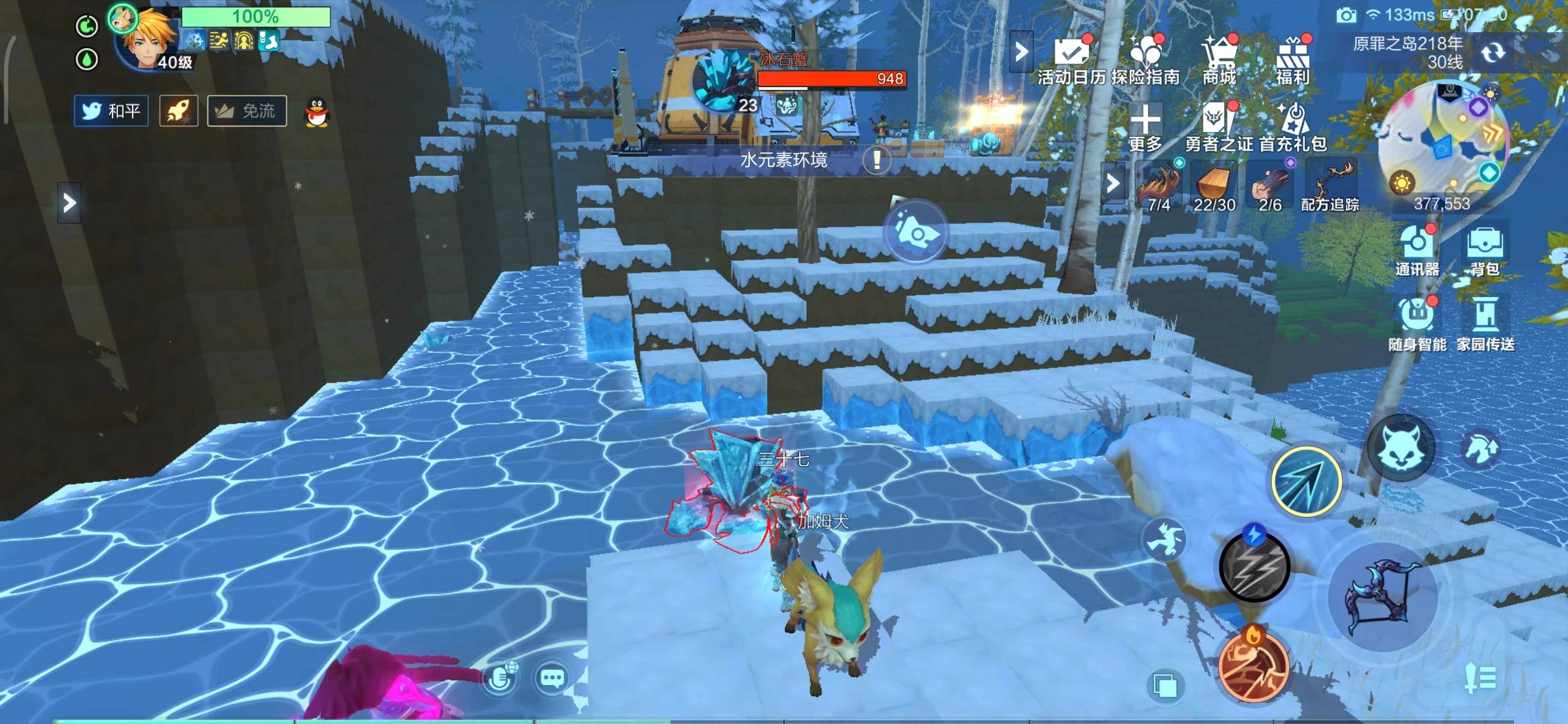The height and width of the screenshot is (724, 1568).
Task: Open the 首充礼包 first-recharge pack
Action: click(1293, 127)
